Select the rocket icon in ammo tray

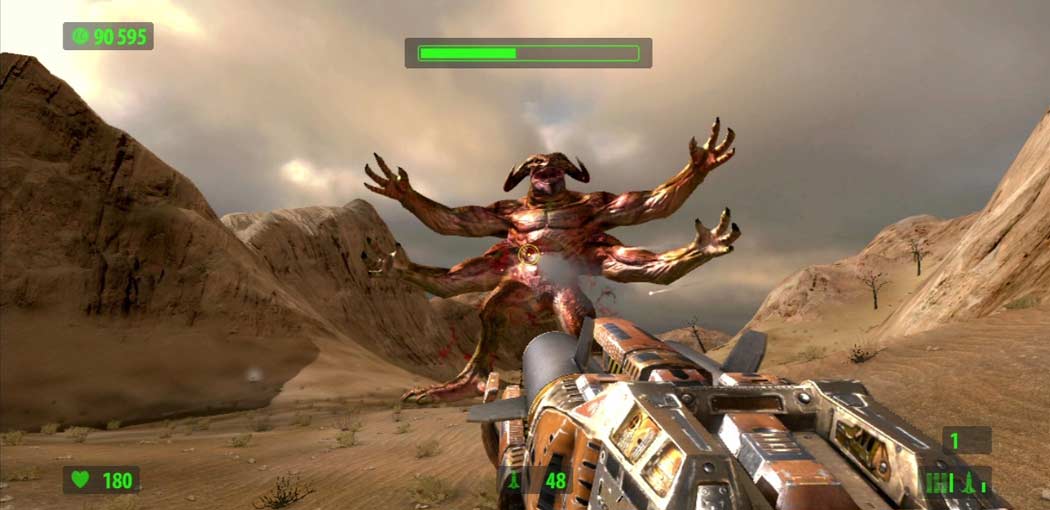pyautogui.click(x=967, y=482)
